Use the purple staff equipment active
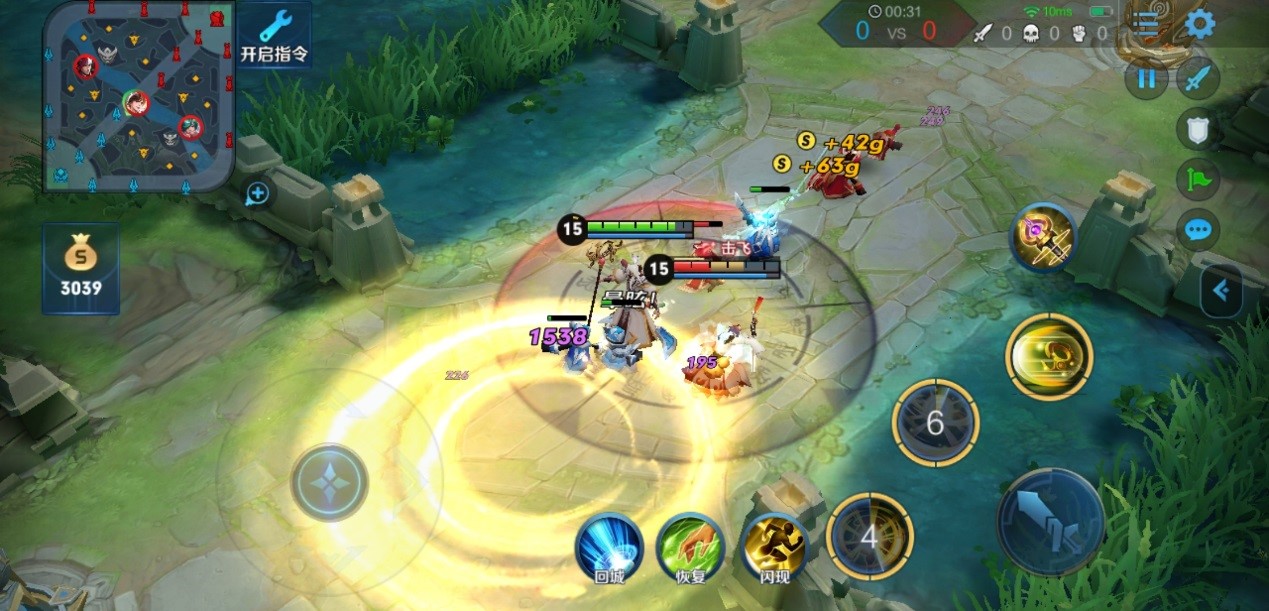Screen dimensions: 1269x611 point(1043,238)
